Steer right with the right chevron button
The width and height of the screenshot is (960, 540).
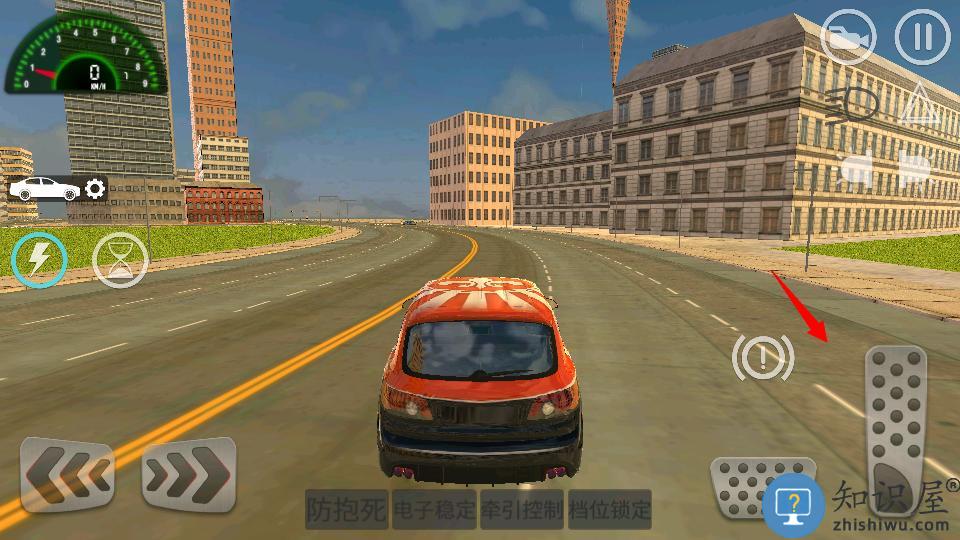click(189, 475)
